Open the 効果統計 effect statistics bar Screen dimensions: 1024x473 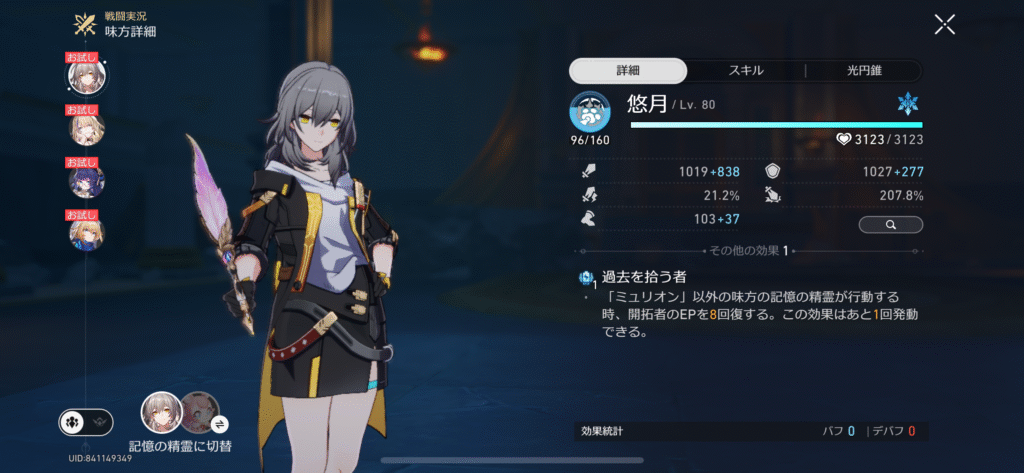747,431
